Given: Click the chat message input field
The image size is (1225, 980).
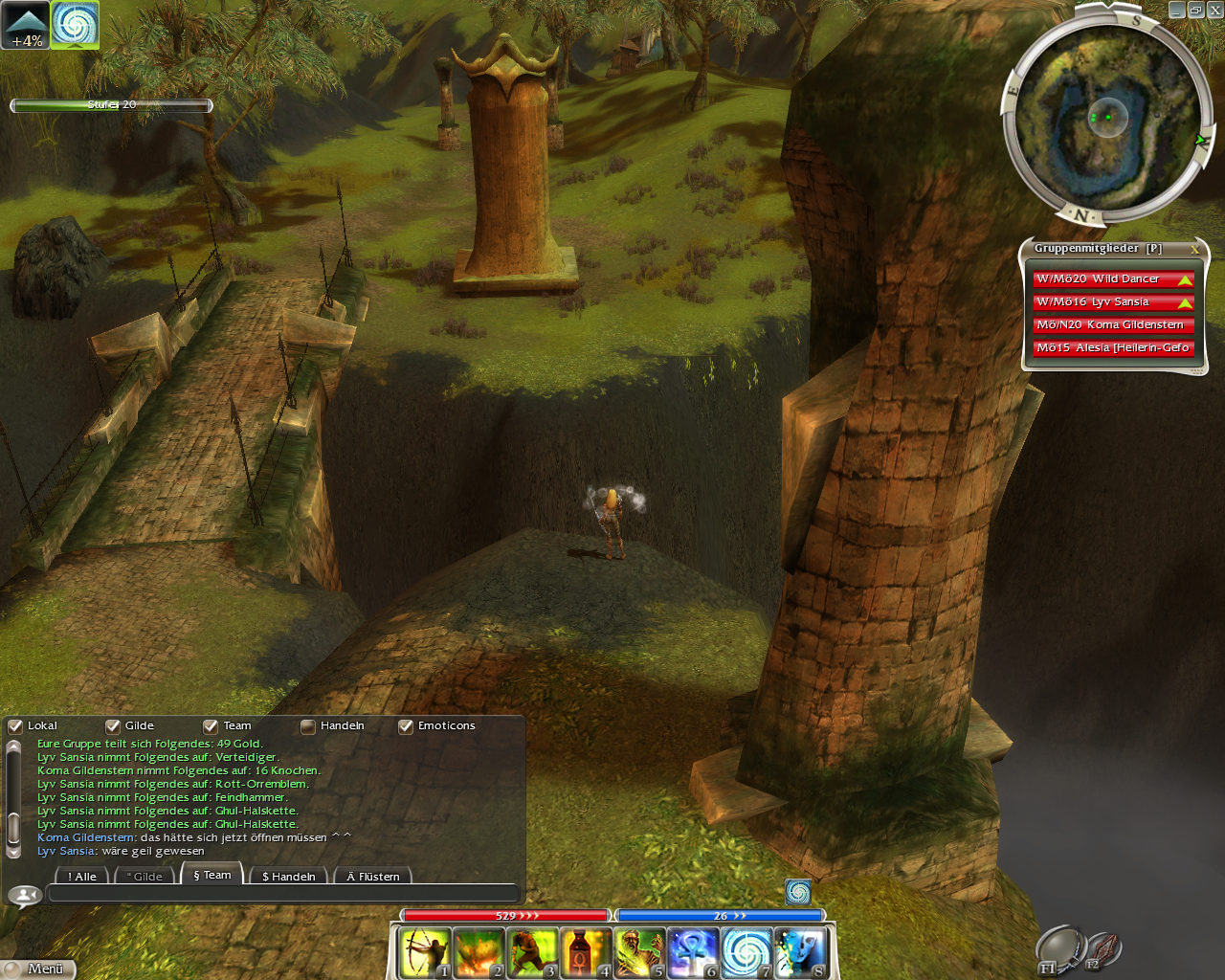Looking at the screenshot, I should (x=282, y=894).
